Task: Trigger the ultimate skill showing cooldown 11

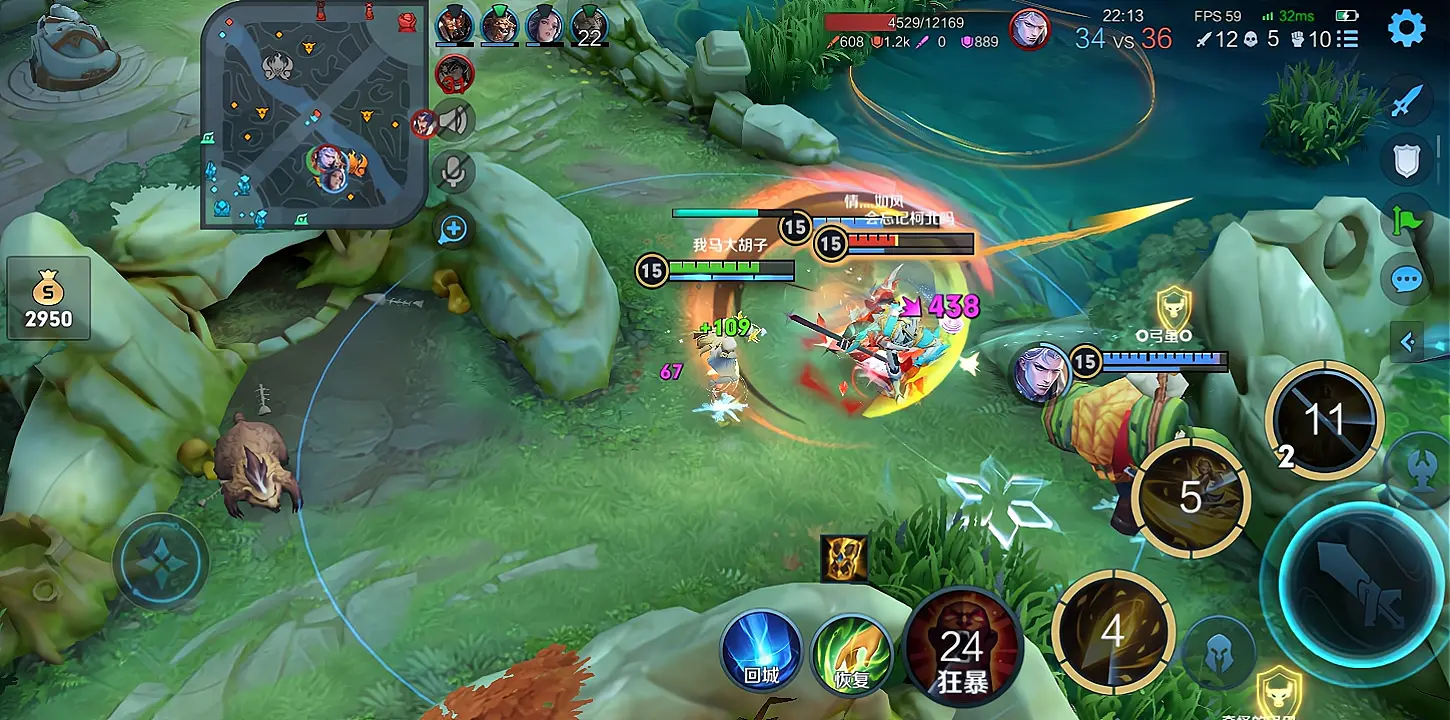Action: 1324,420
